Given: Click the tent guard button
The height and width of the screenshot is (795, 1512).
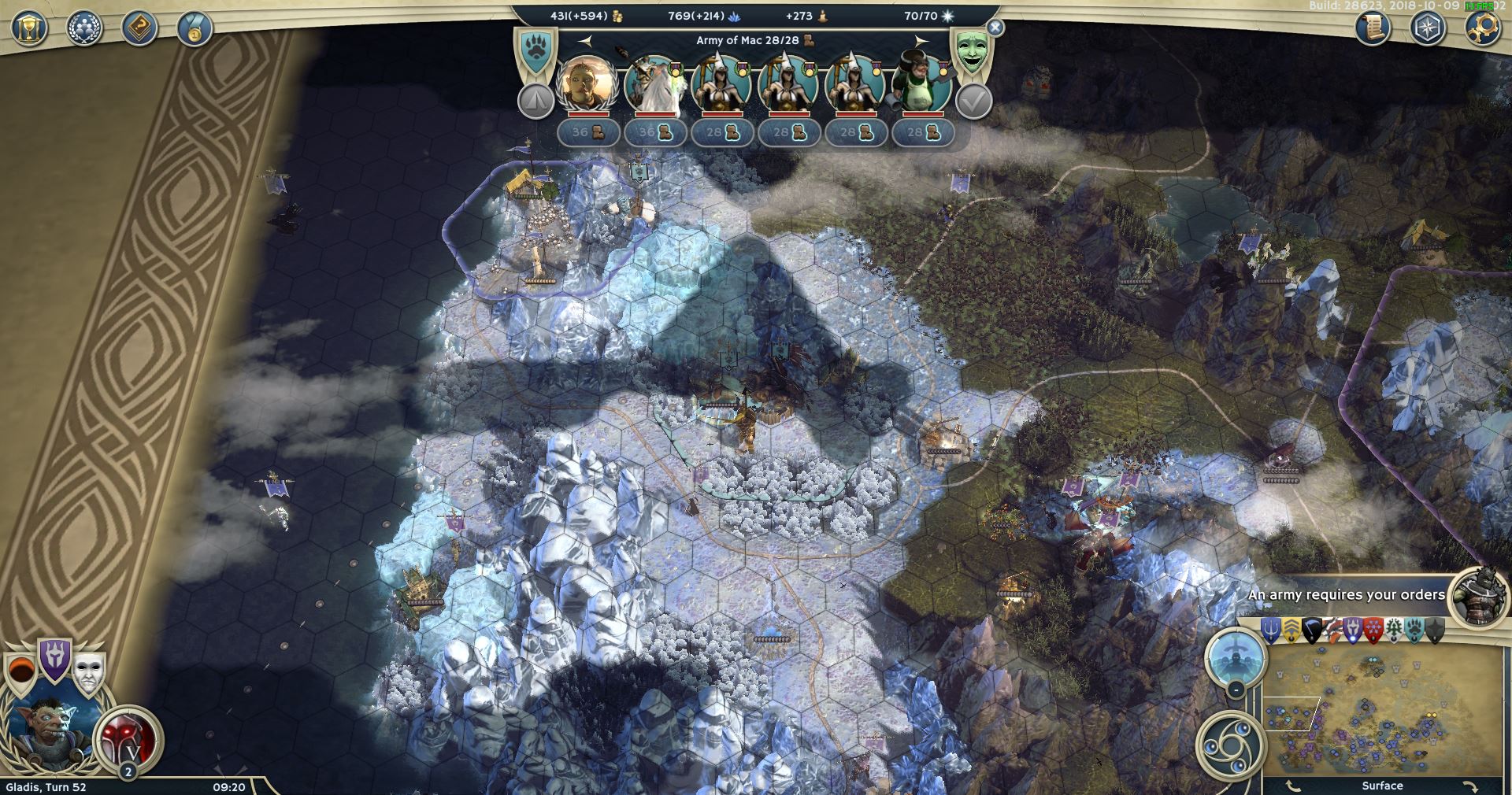Looking at the screenshot, I should (x=535, y=102).
